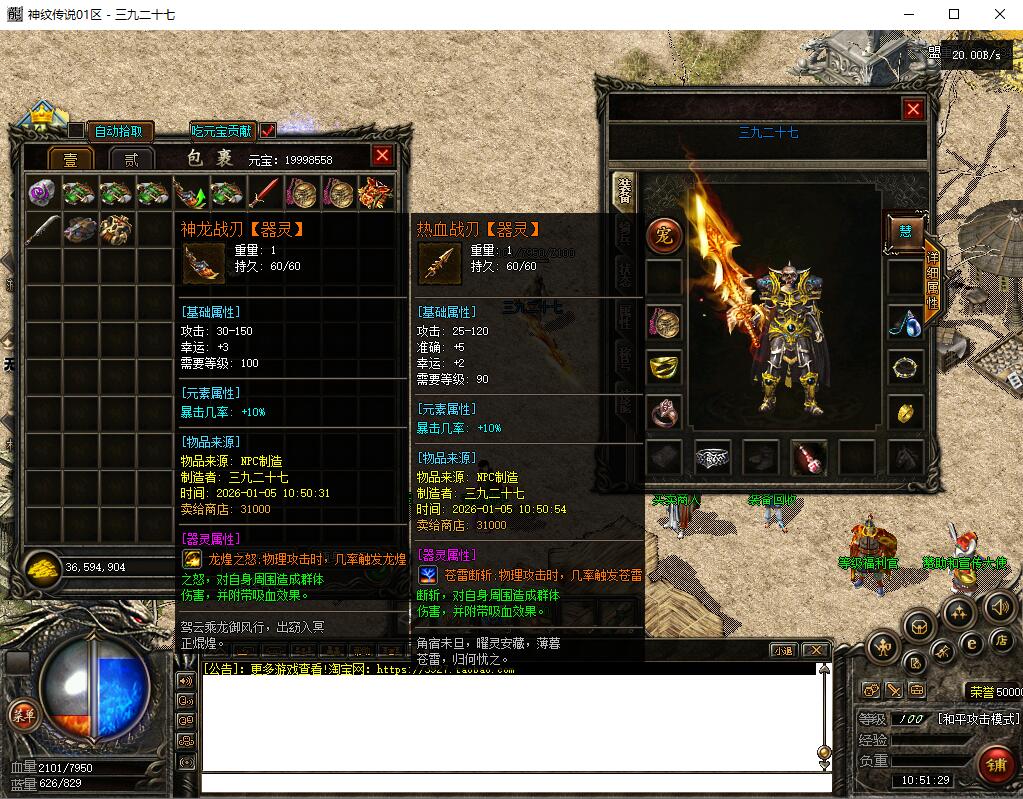Switch to bag page 贰
Image resolution: width=1023 pixels, height=799 pixels.
pos(130,160)
